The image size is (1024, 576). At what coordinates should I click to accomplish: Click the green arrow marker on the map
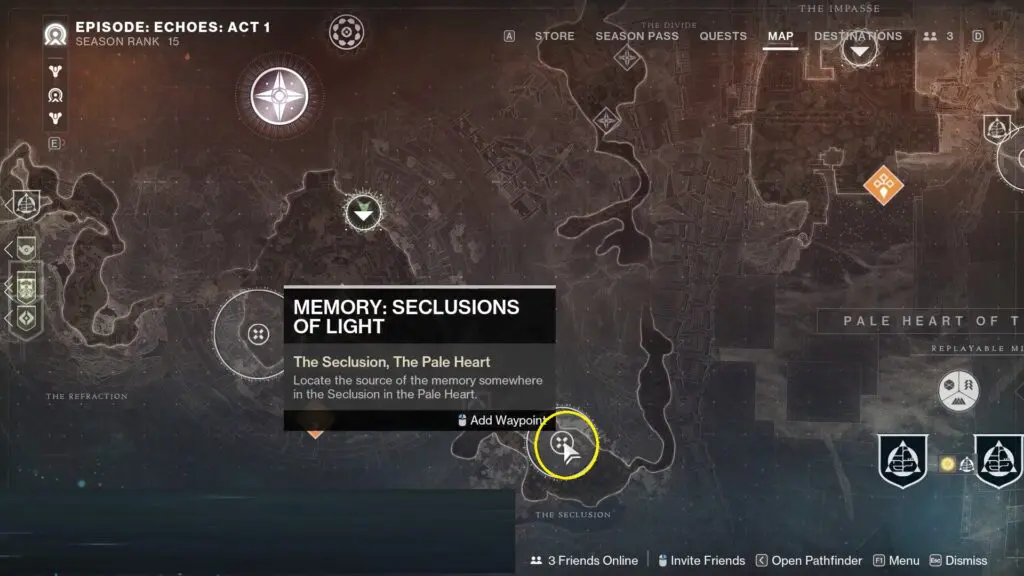(363, 211)
